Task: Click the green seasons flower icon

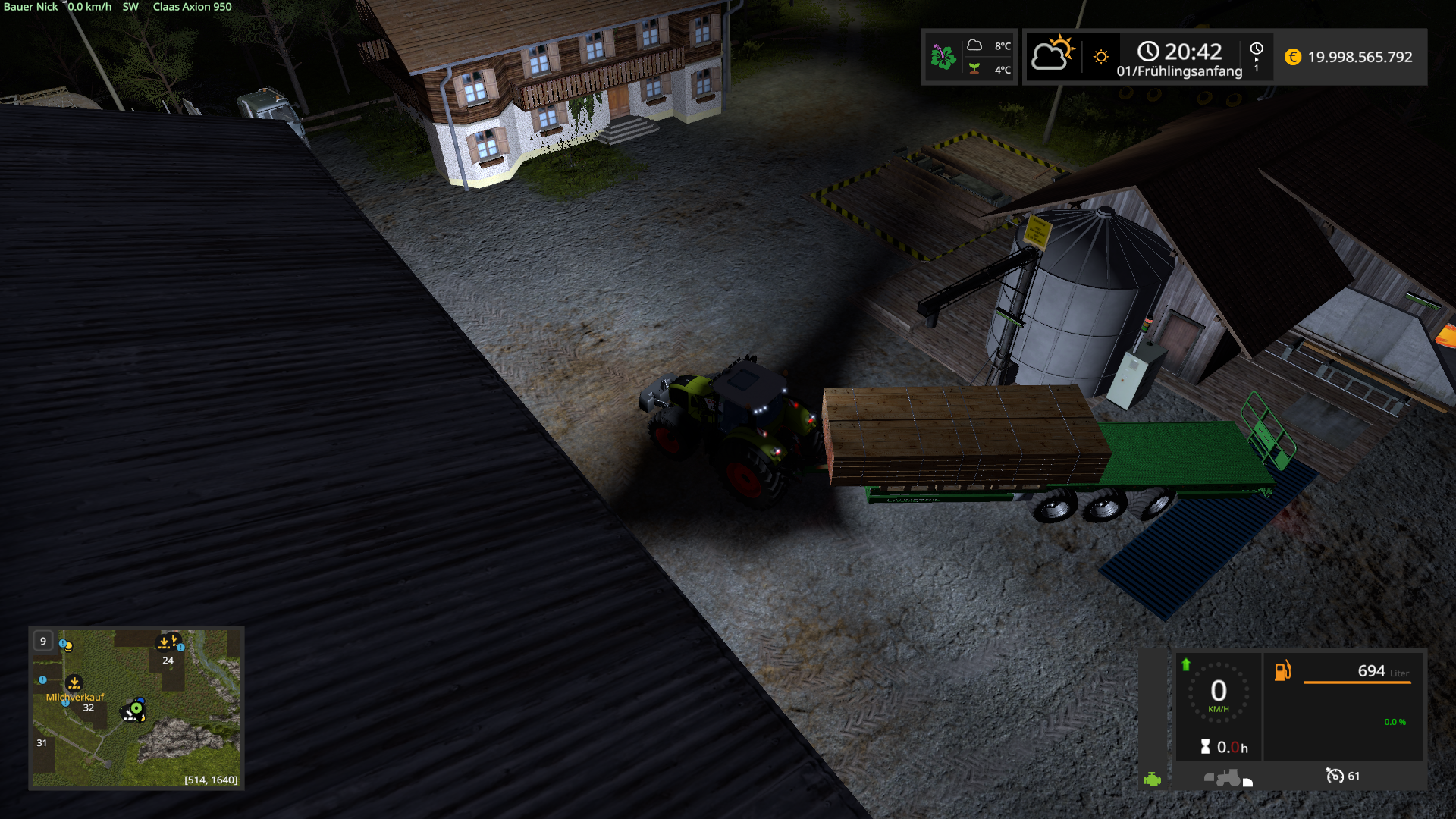Action: pos(943,57)
